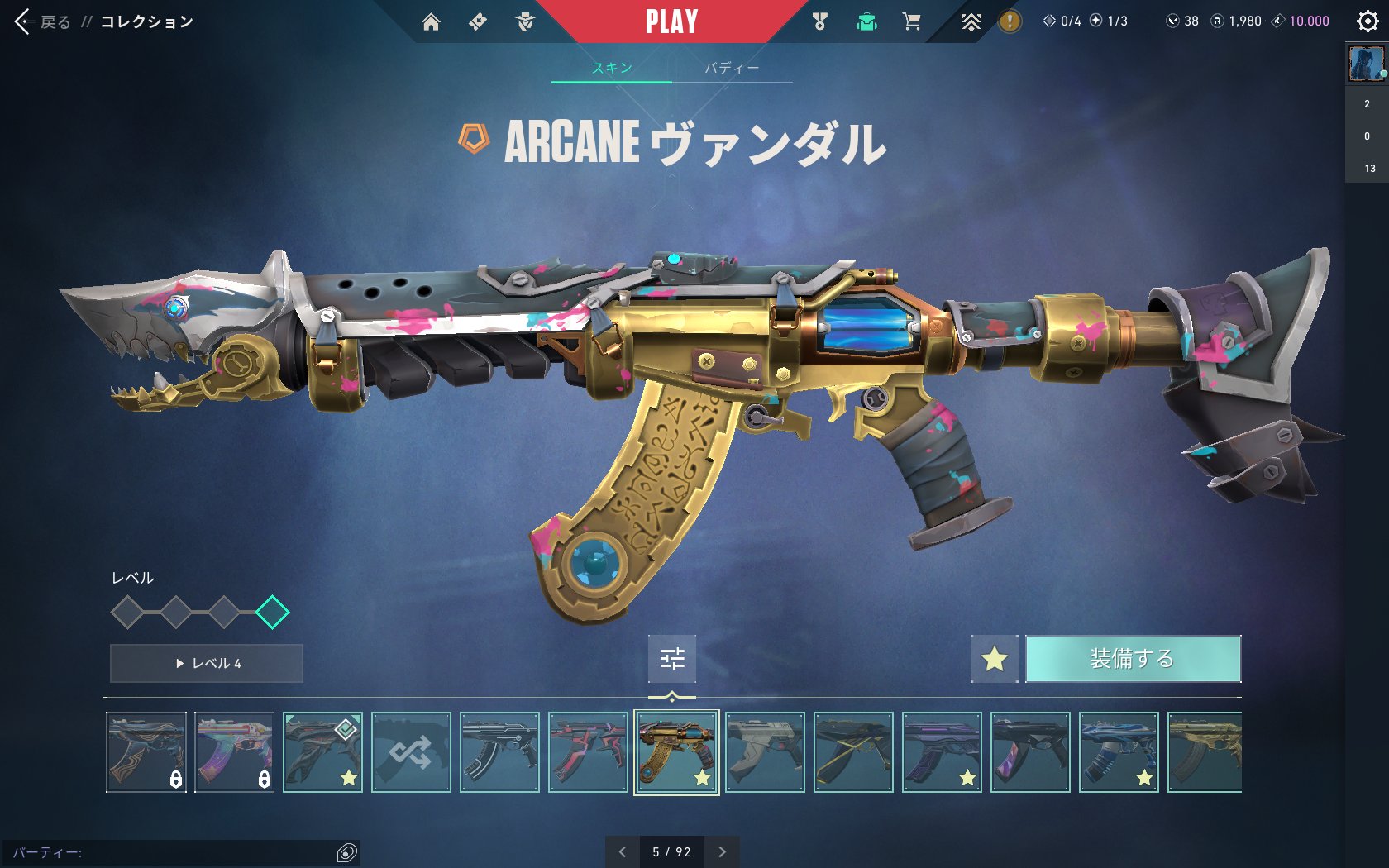
Task: Open the store shopping cart icon
Action: click(x=911, y=22)
